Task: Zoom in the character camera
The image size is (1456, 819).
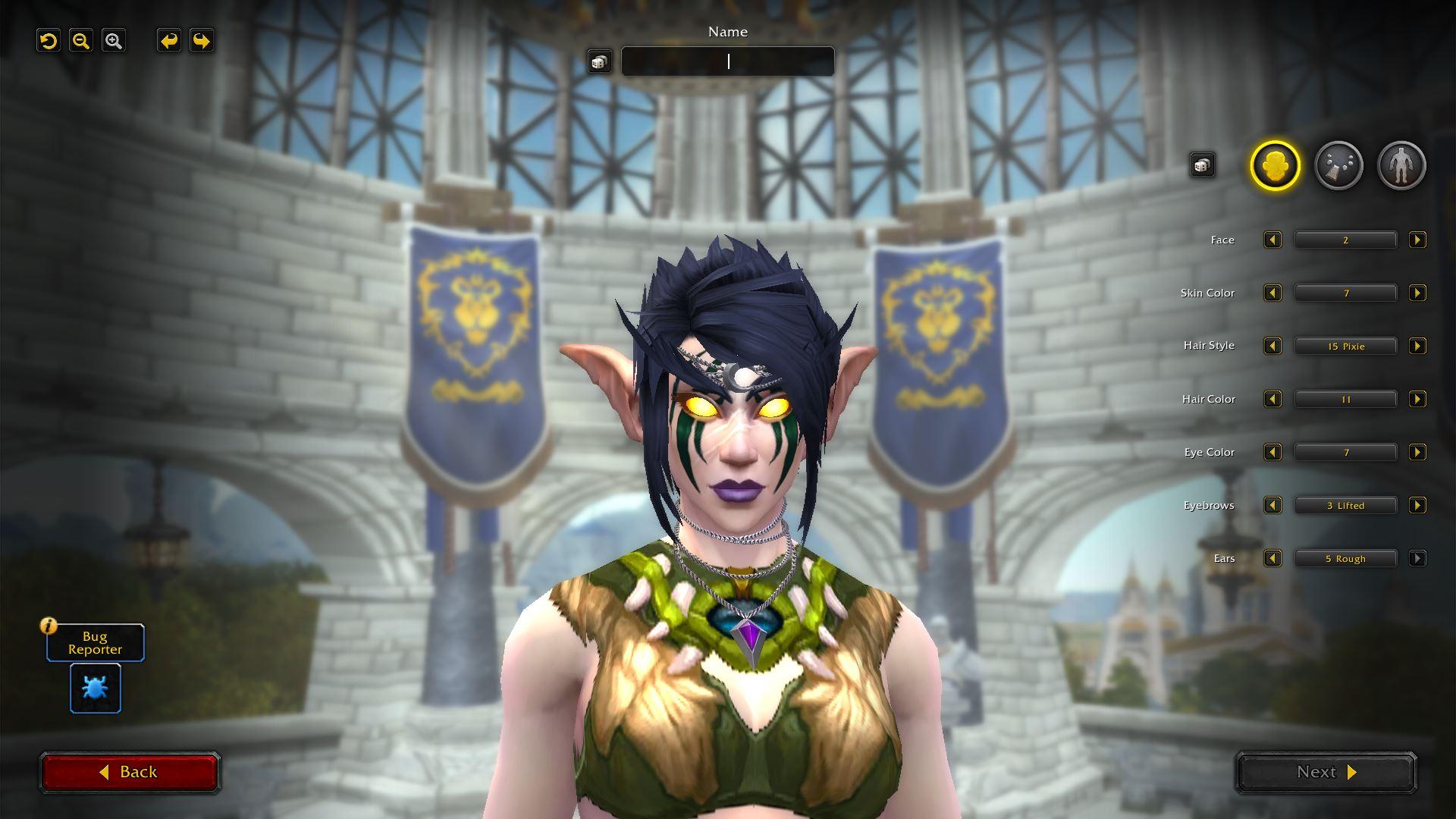Action: 114,41
